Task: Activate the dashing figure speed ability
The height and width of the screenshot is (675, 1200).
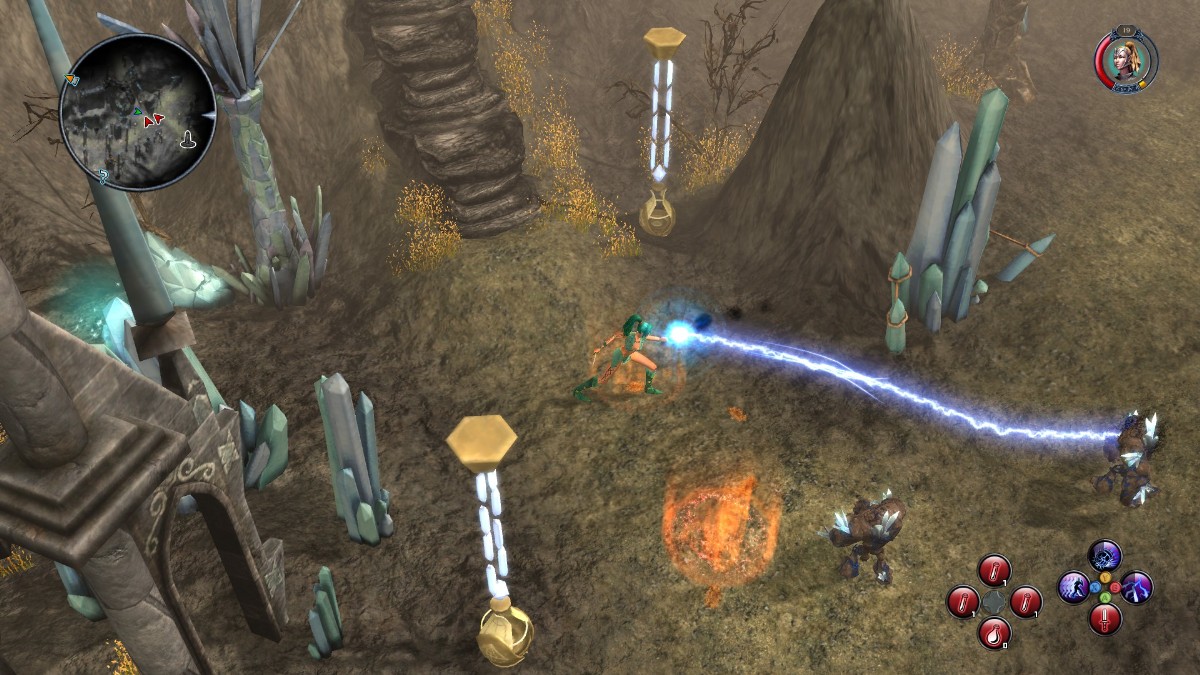Action: [x=1073, y=587]
